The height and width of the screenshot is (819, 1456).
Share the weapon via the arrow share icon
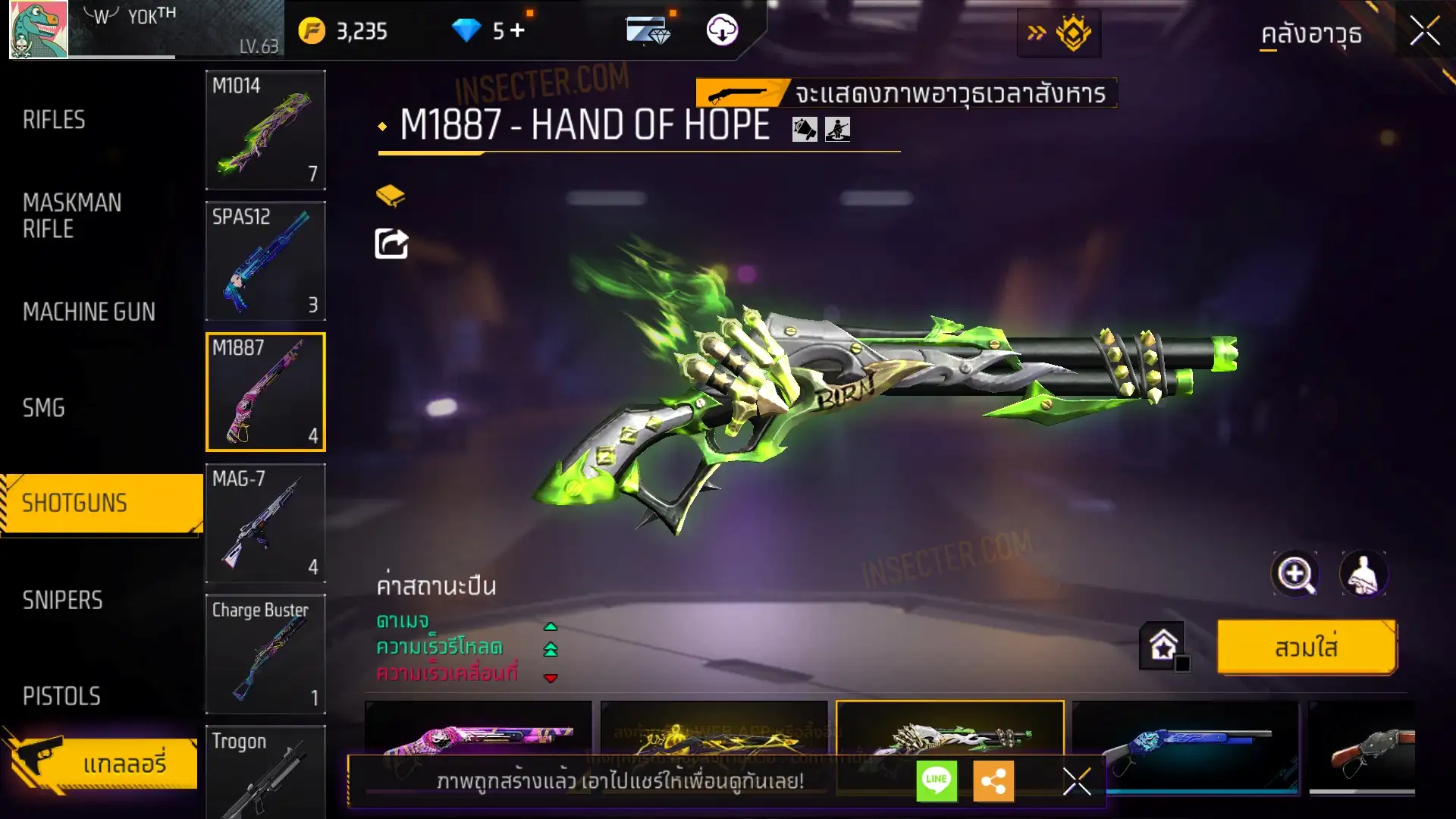click(x=391, y=244)
